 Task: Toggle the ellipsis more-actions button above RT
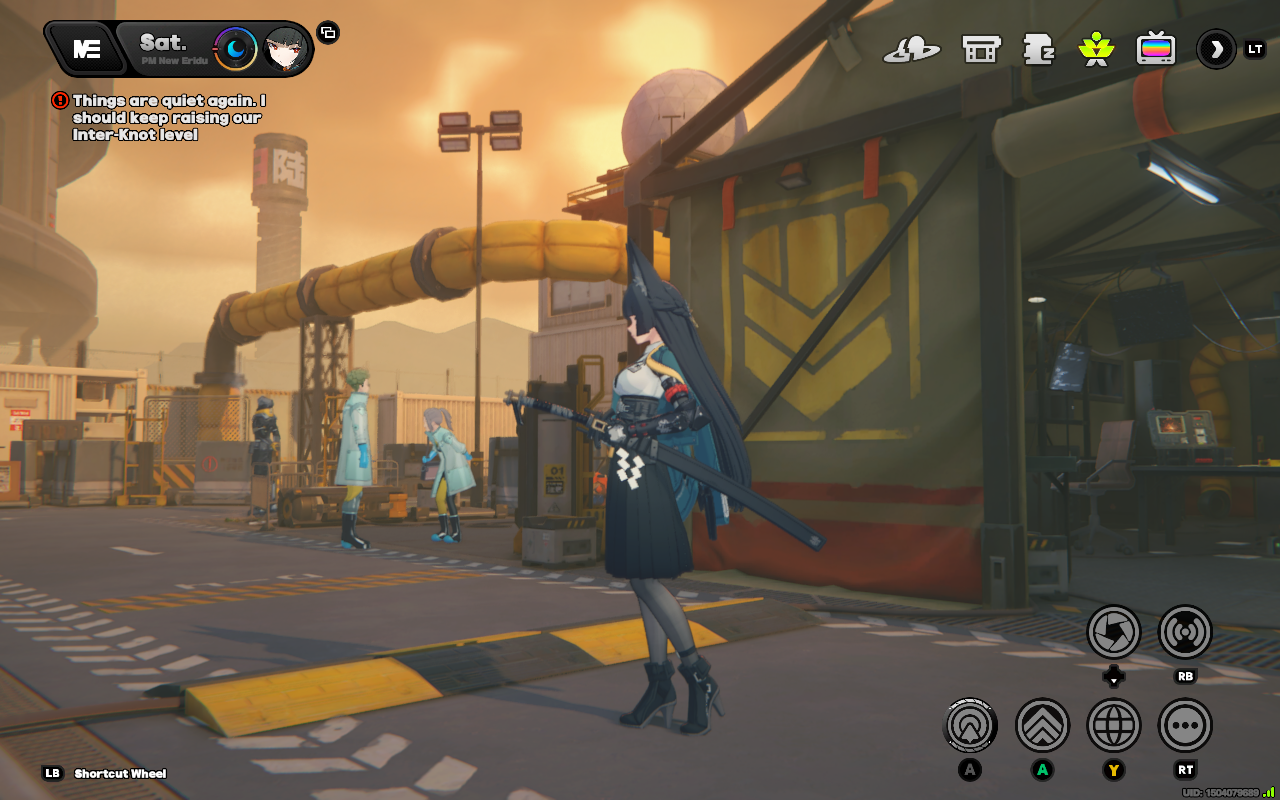coord(1185,725)
